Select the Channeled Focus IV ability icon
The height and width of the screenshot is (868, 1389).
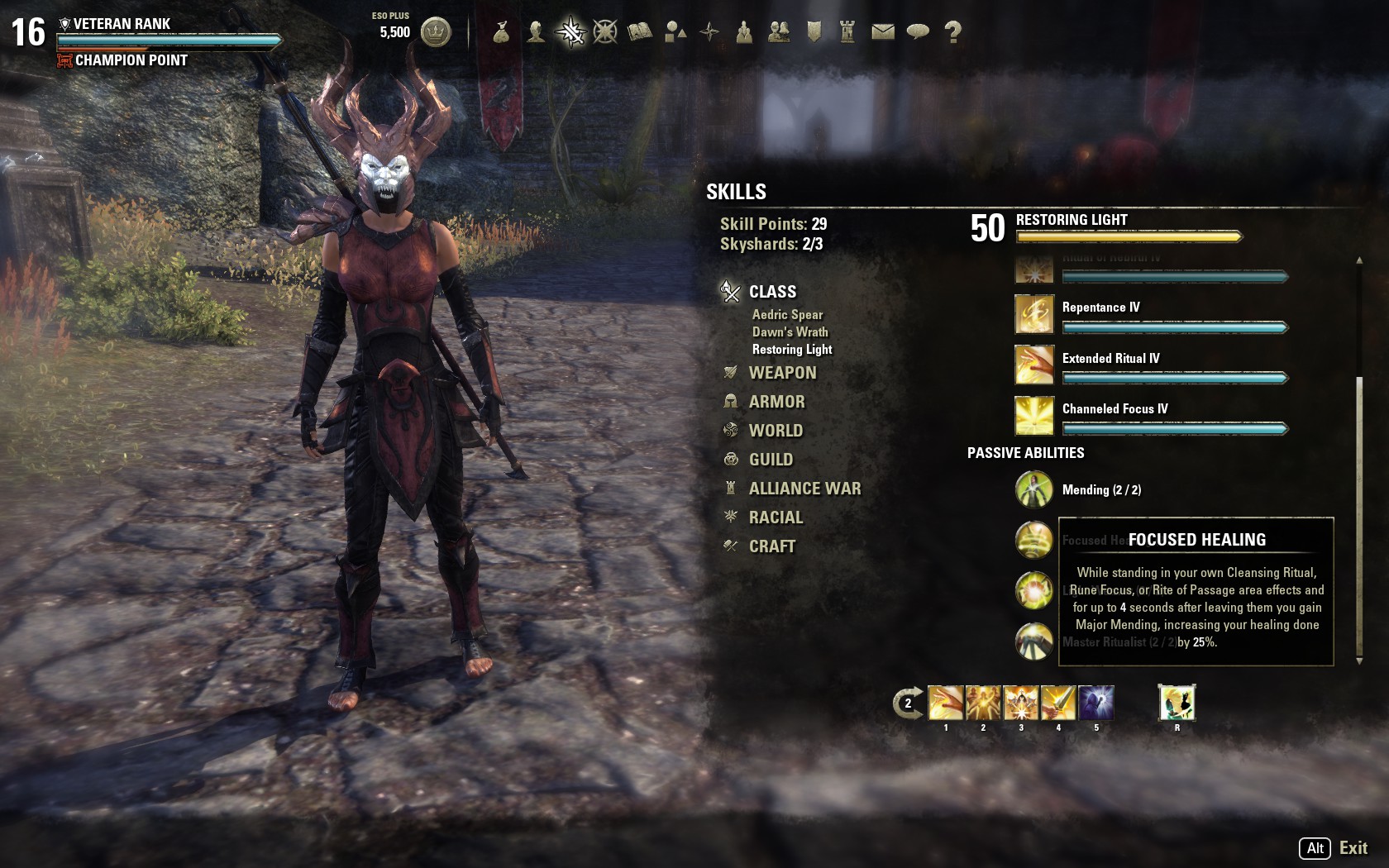click(x=1034, y=415)
